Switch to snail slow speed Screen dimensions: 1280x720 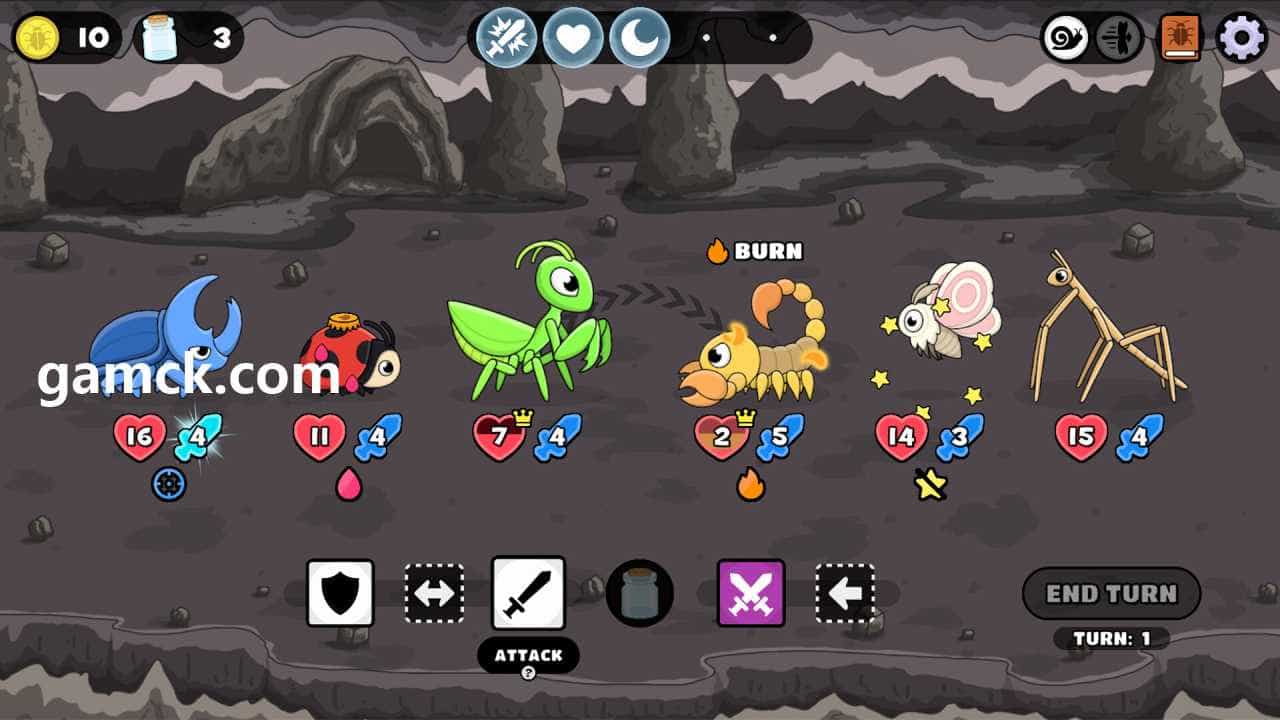point(1065,38)
